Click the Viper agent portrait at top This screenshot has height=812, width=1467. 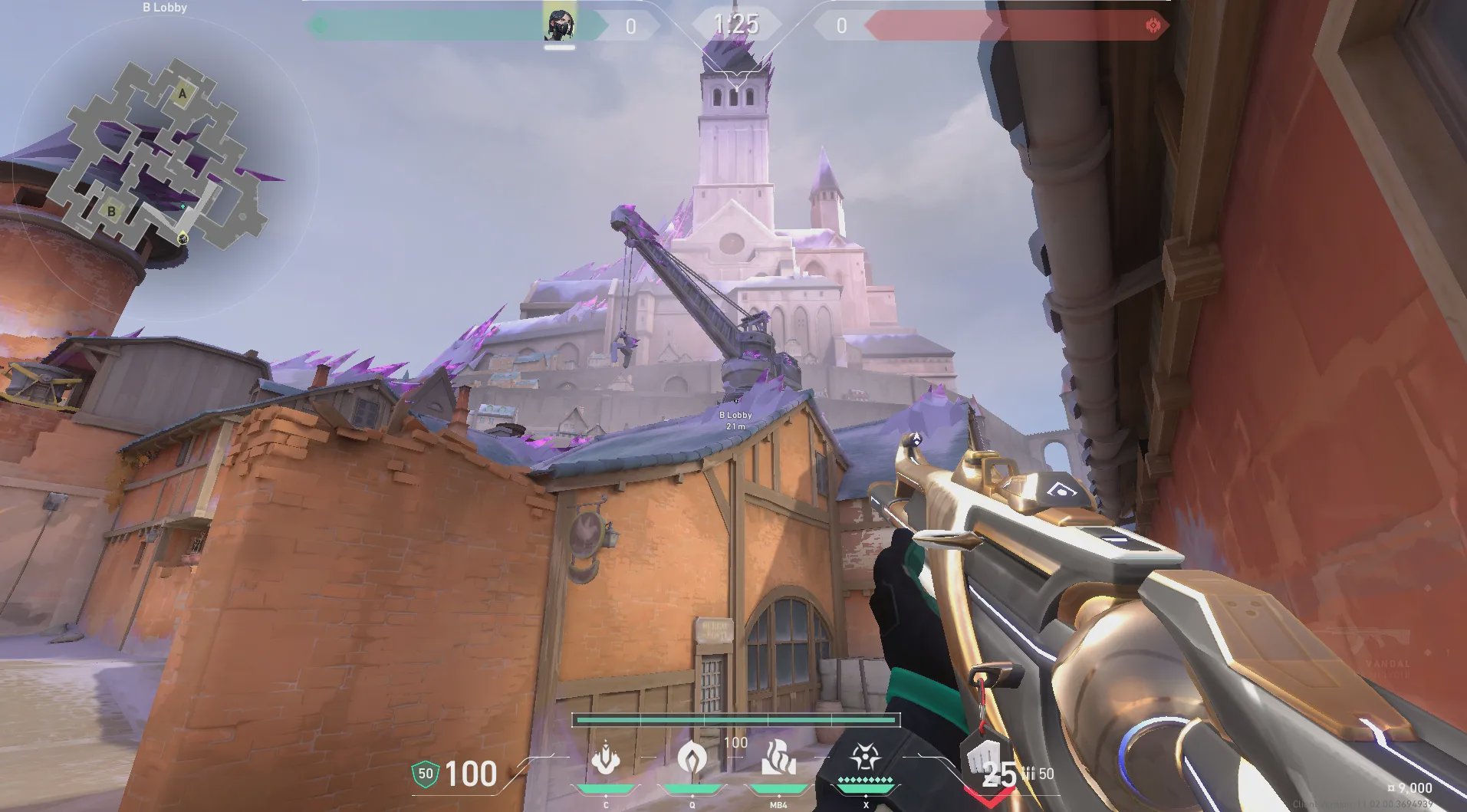(559, 25)
